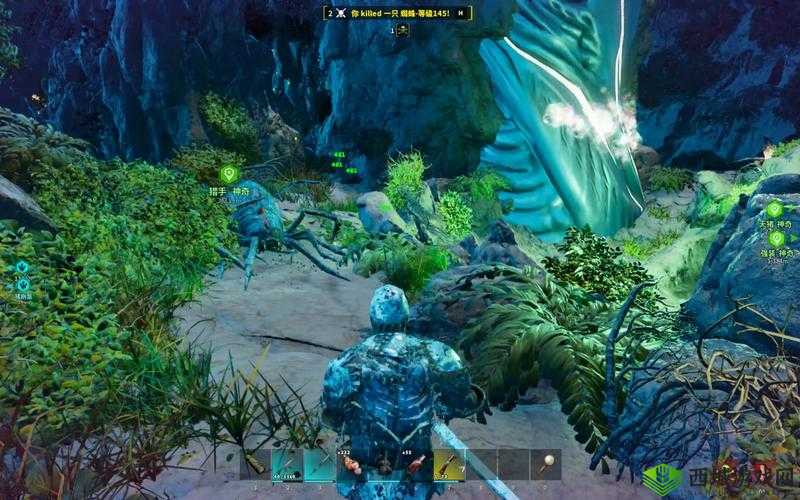Click the 猎手 神奇 green waypoint marker
This screenshot has width=800, height=500.
227,174
